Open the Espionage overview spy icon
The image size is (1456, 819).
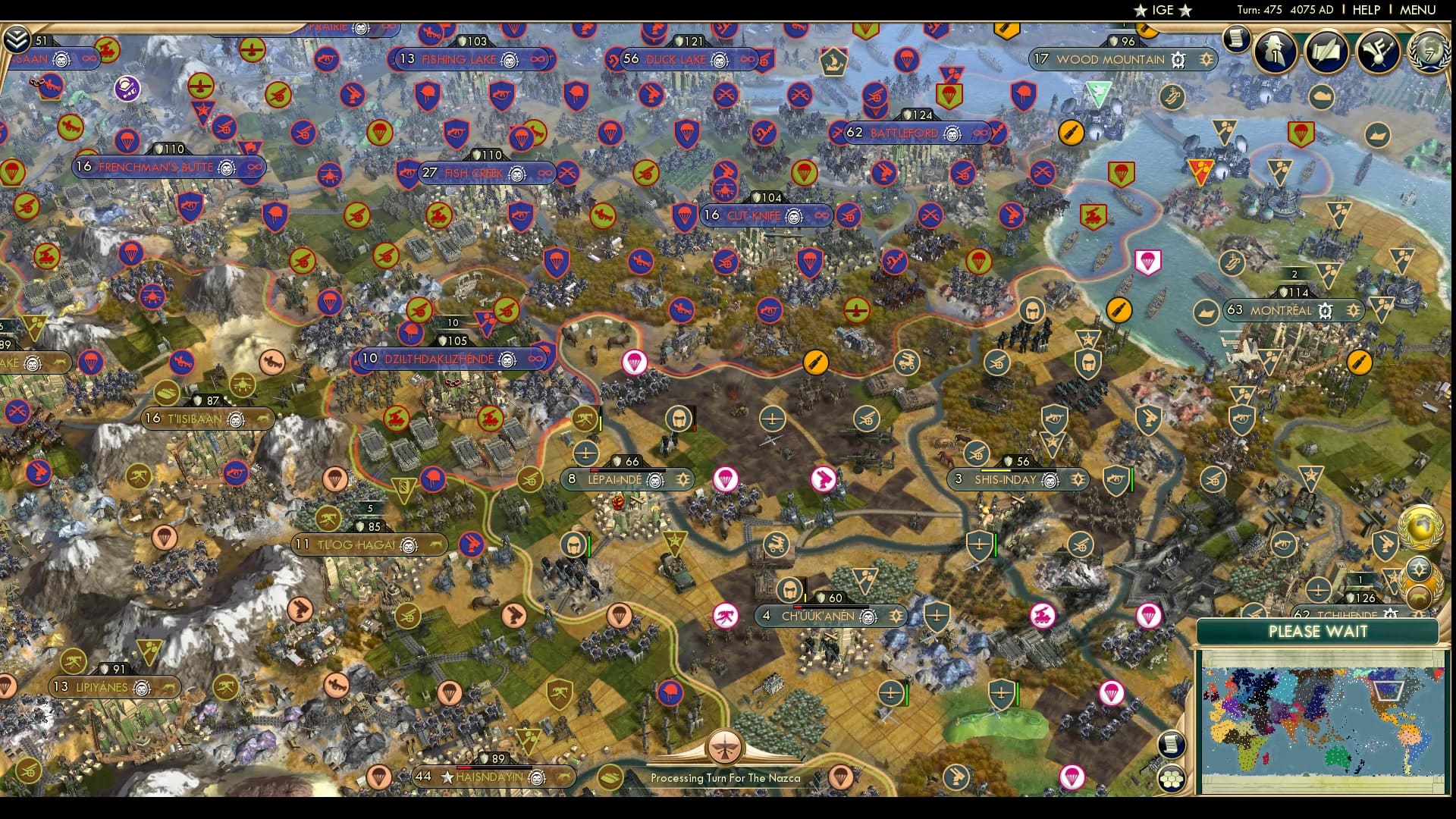[1276, 51]
